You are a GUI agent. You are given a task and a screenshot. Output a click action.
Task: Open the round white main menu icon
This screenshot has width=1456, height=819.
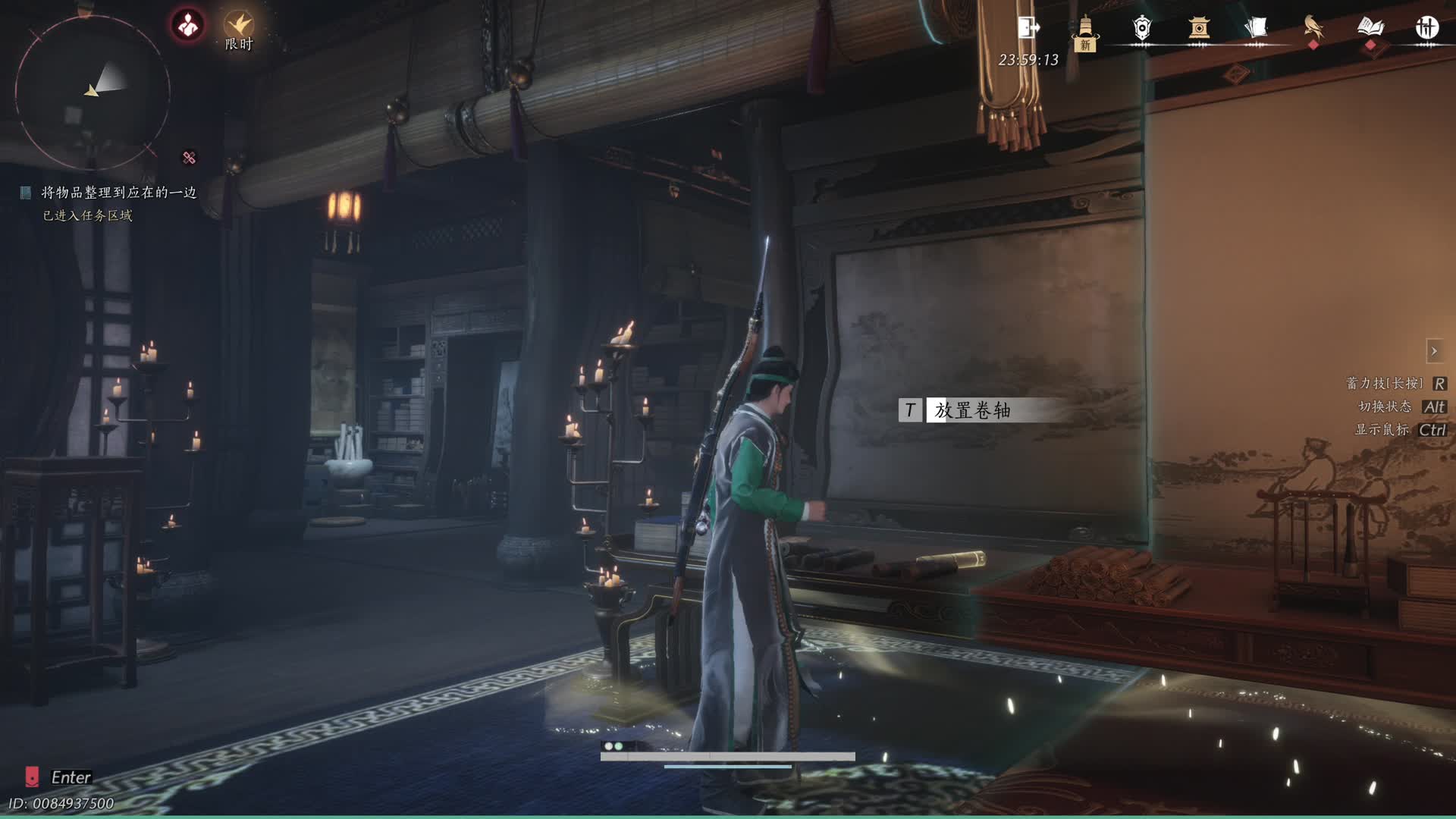(x=1426, y=28)
